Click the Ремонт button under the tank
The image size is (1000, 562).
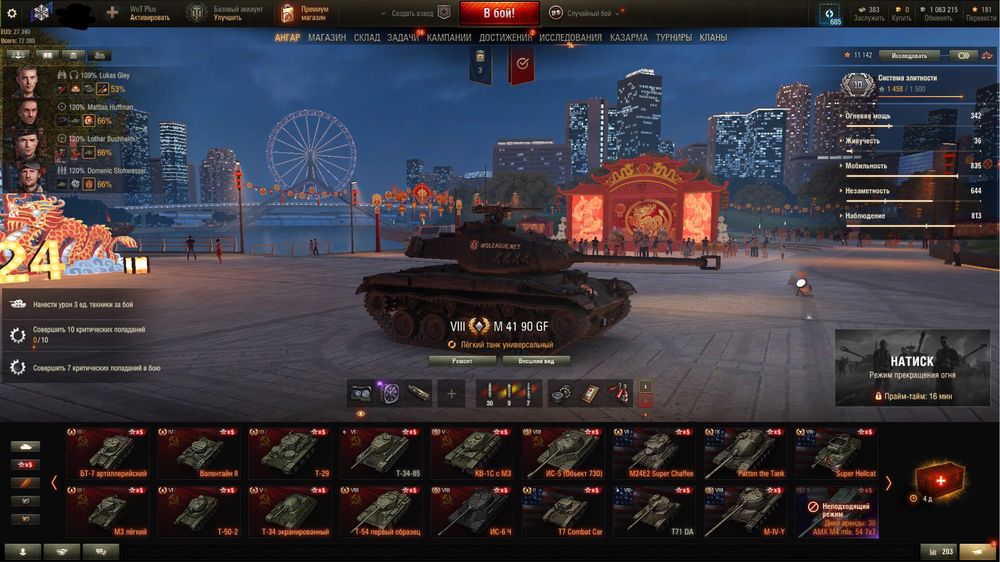coord(462,360)
